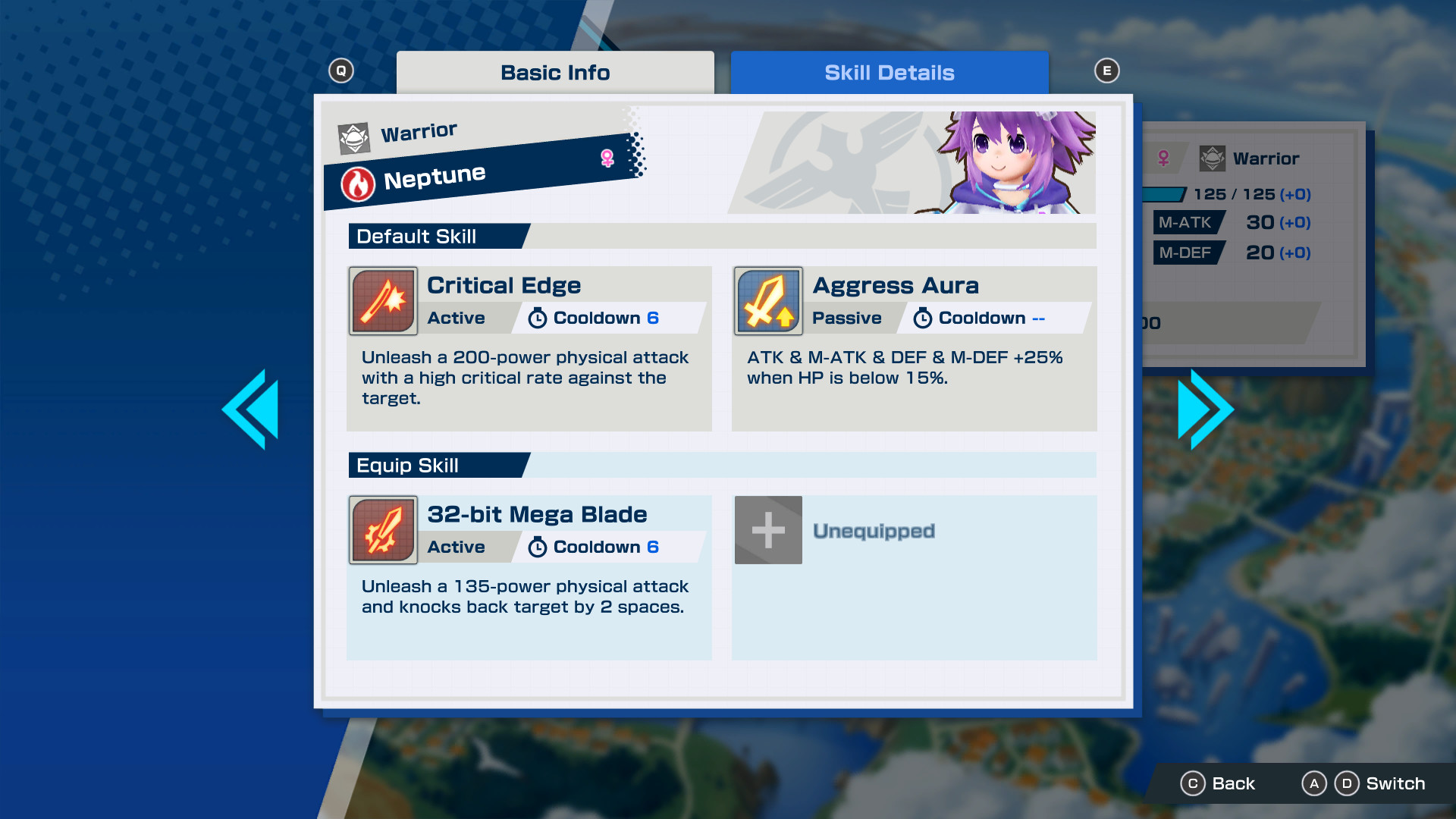
Task: Click the 32-bit Mega Blade skill icon
Action: click(383, 530)
